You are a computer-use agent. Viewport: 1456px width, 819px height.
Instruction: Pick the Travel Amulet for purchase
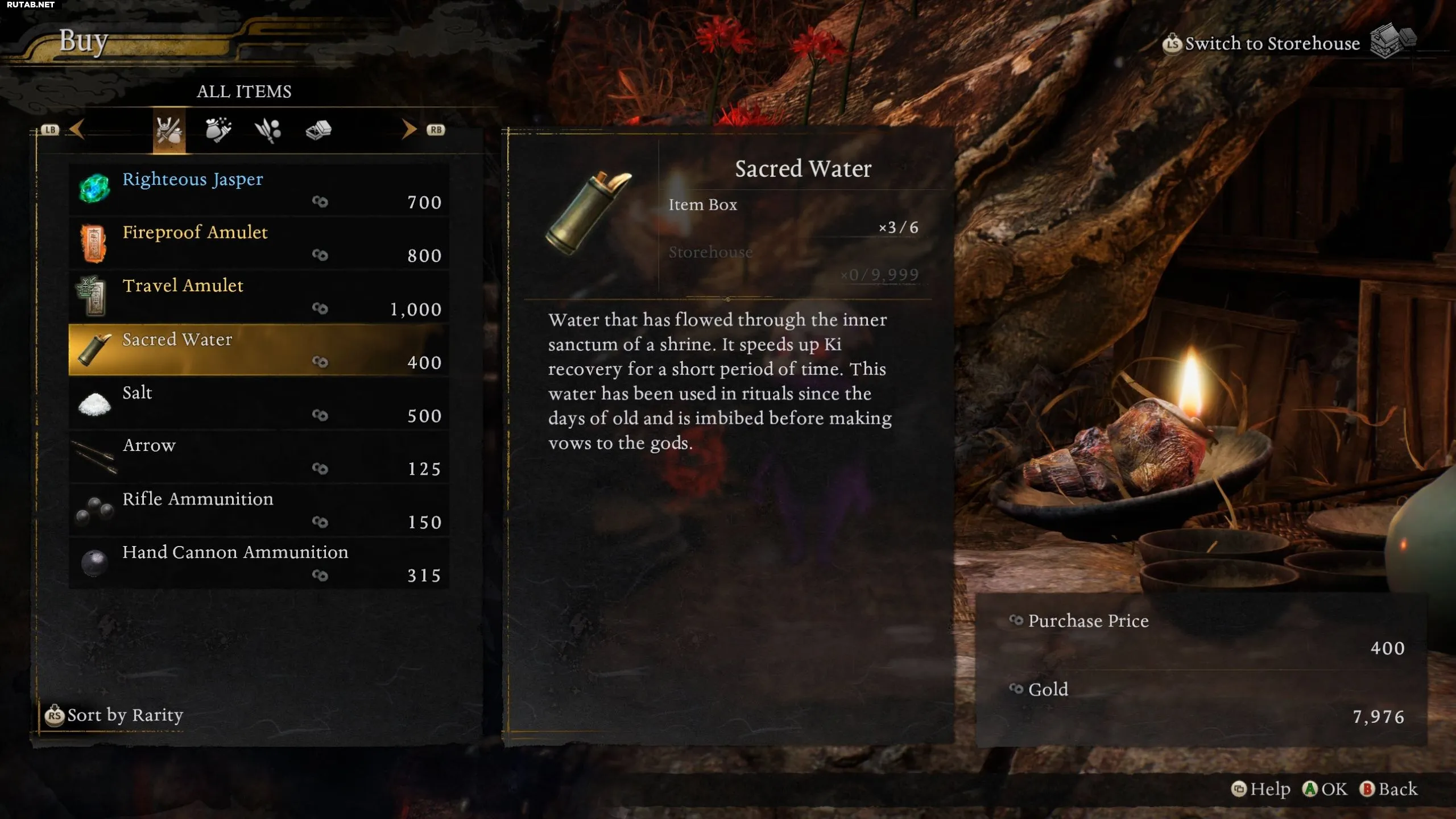[x=258, y=296]
